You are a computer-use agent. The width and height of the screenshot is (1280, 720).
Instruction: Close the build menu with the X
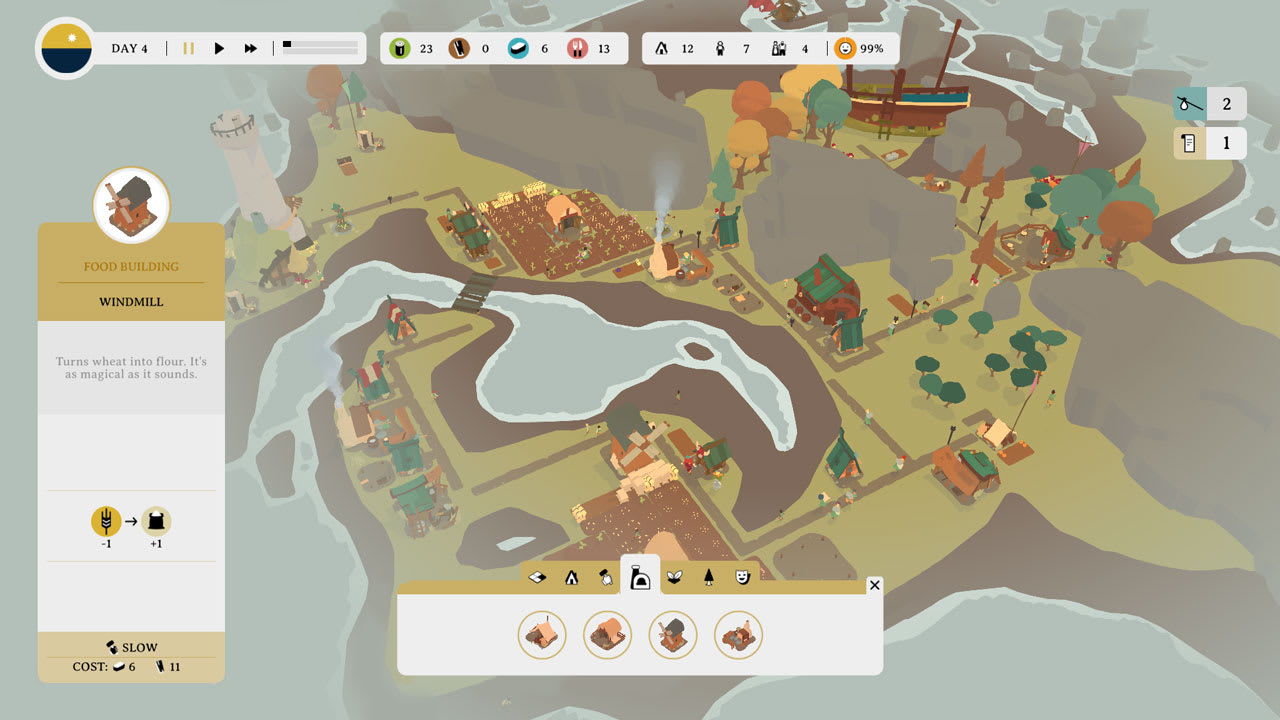pyautogui.click(x=875, y=586)
